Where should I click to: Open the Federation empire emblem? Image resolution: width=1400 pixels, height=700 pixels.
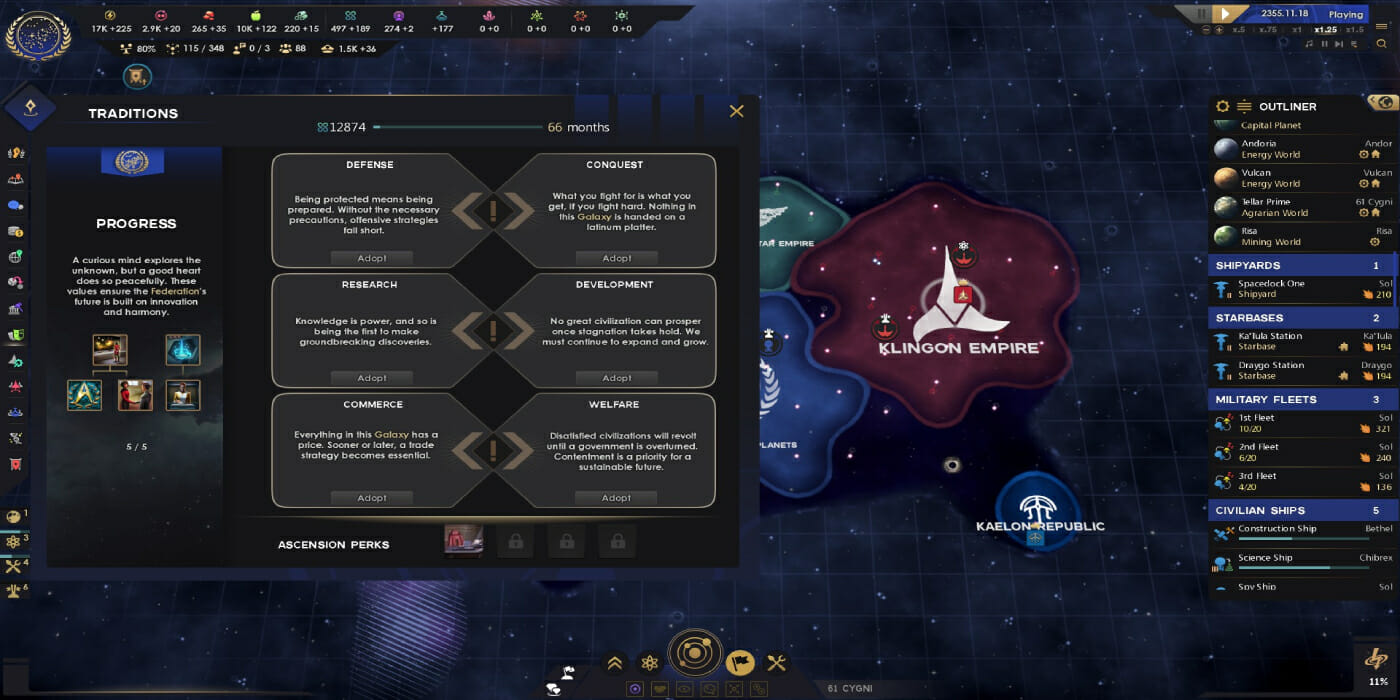pyautogui.click(x=38, y=36)
